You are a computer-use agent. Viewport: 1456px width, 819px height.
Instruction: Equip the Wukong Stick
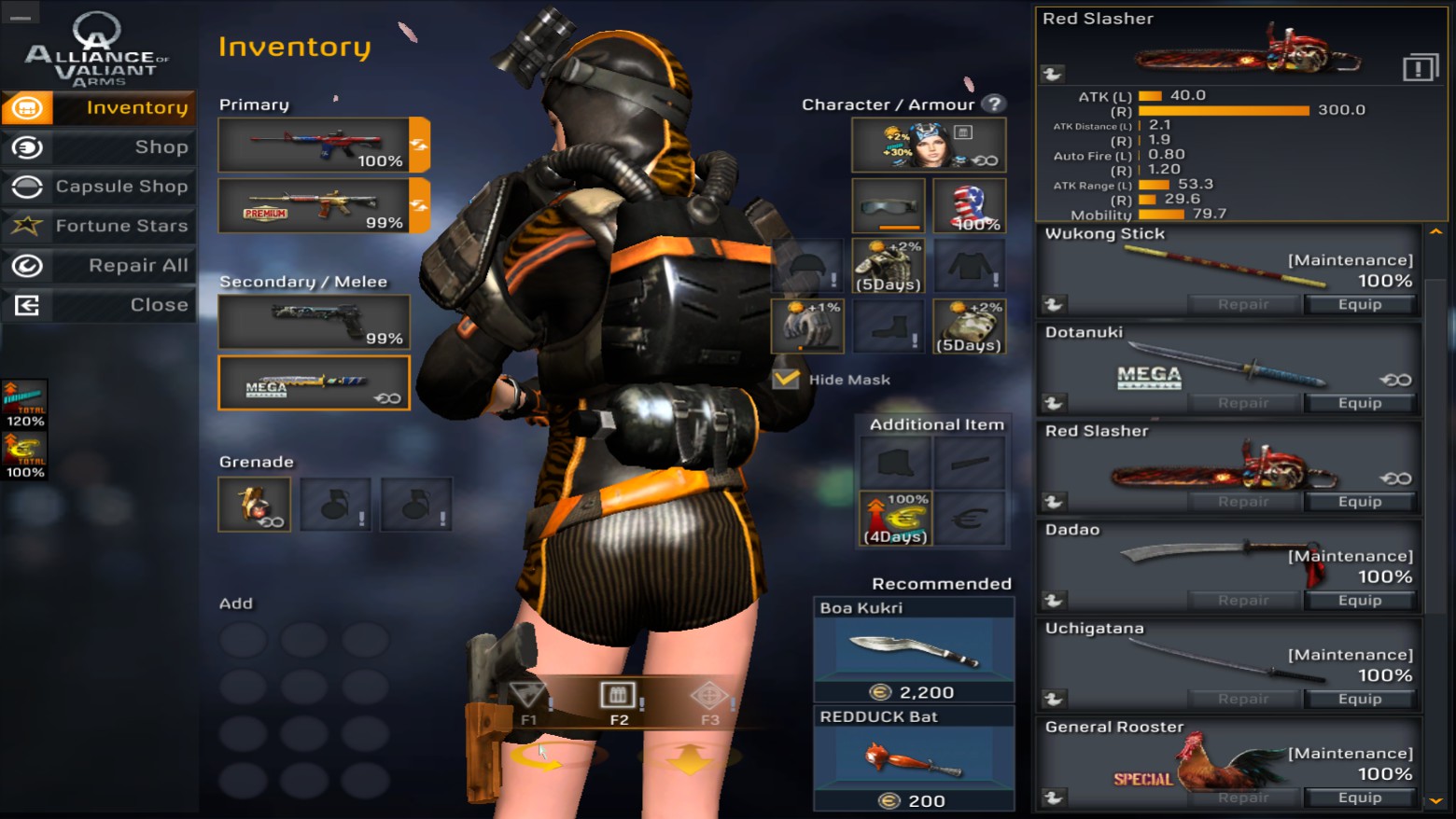pos(1360,303)
